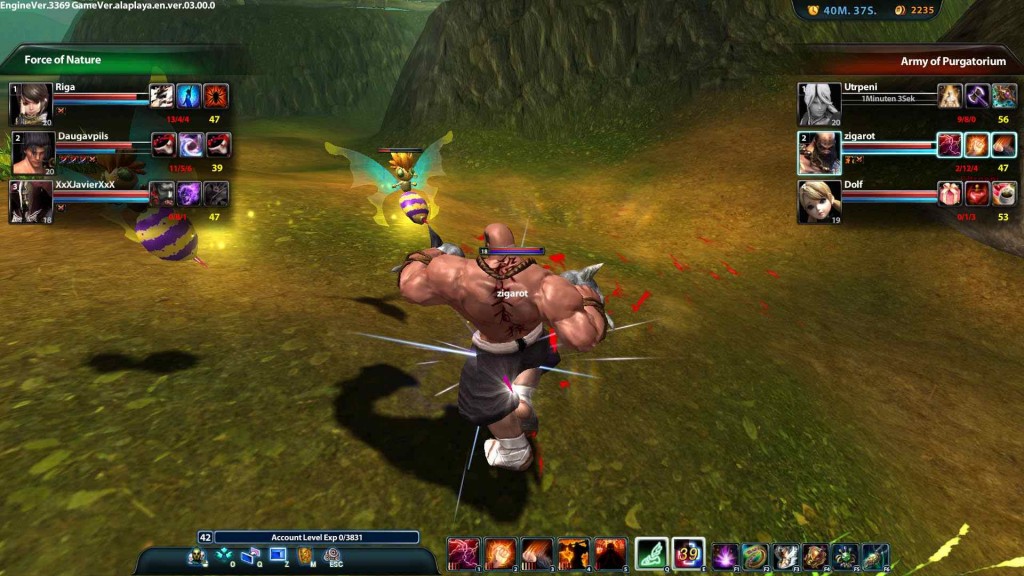The width and height of the screenshot is (1024, 576).
Task: Click Daugavpils' purple swirl skill icon
Action: (x=190, y=145)
